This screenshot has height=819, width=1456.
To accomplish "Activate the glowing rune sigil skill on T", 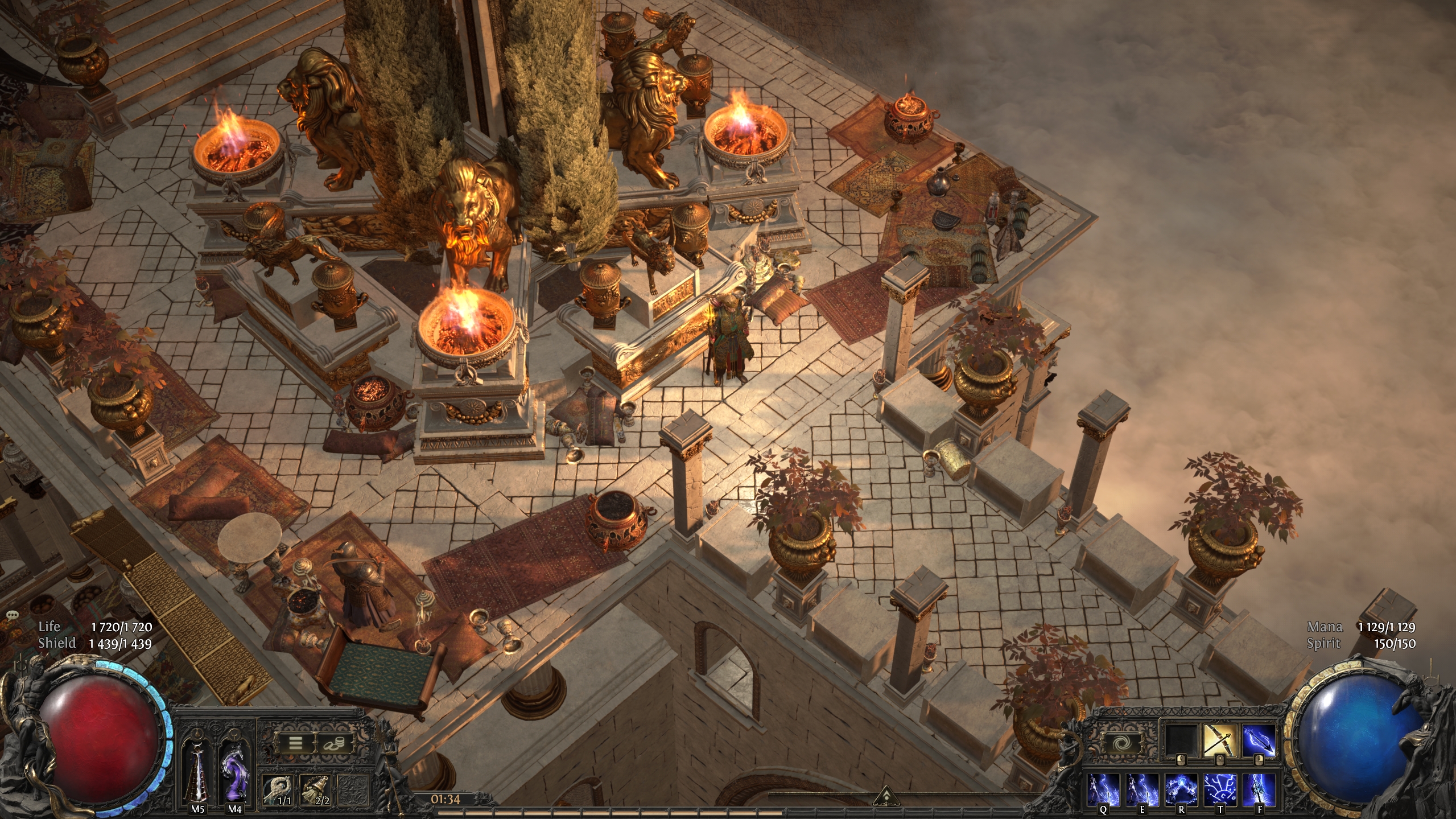I will click(x=1220, y=789).
